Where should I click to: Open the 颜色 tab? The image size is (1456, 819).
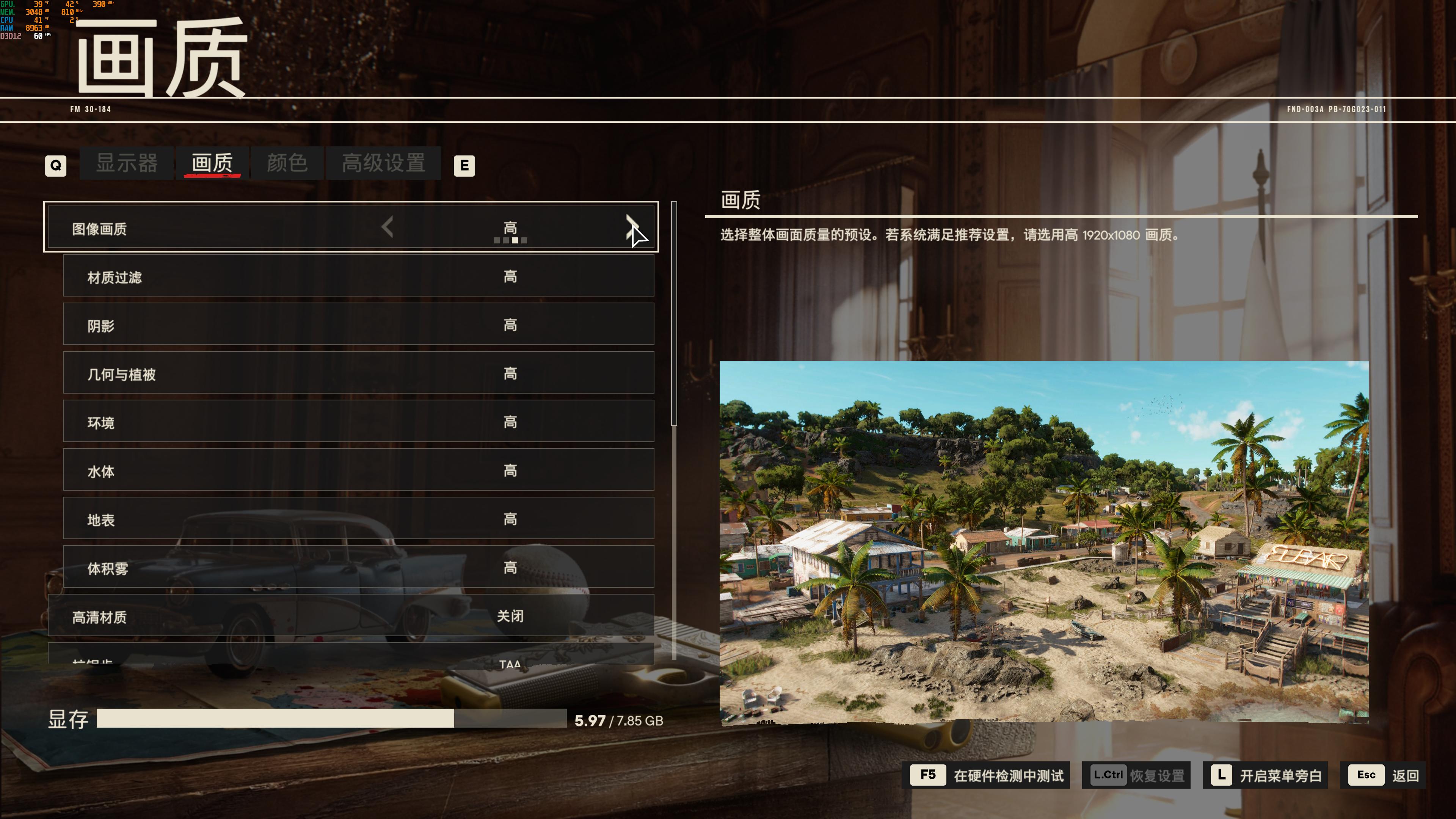(287, 163)
